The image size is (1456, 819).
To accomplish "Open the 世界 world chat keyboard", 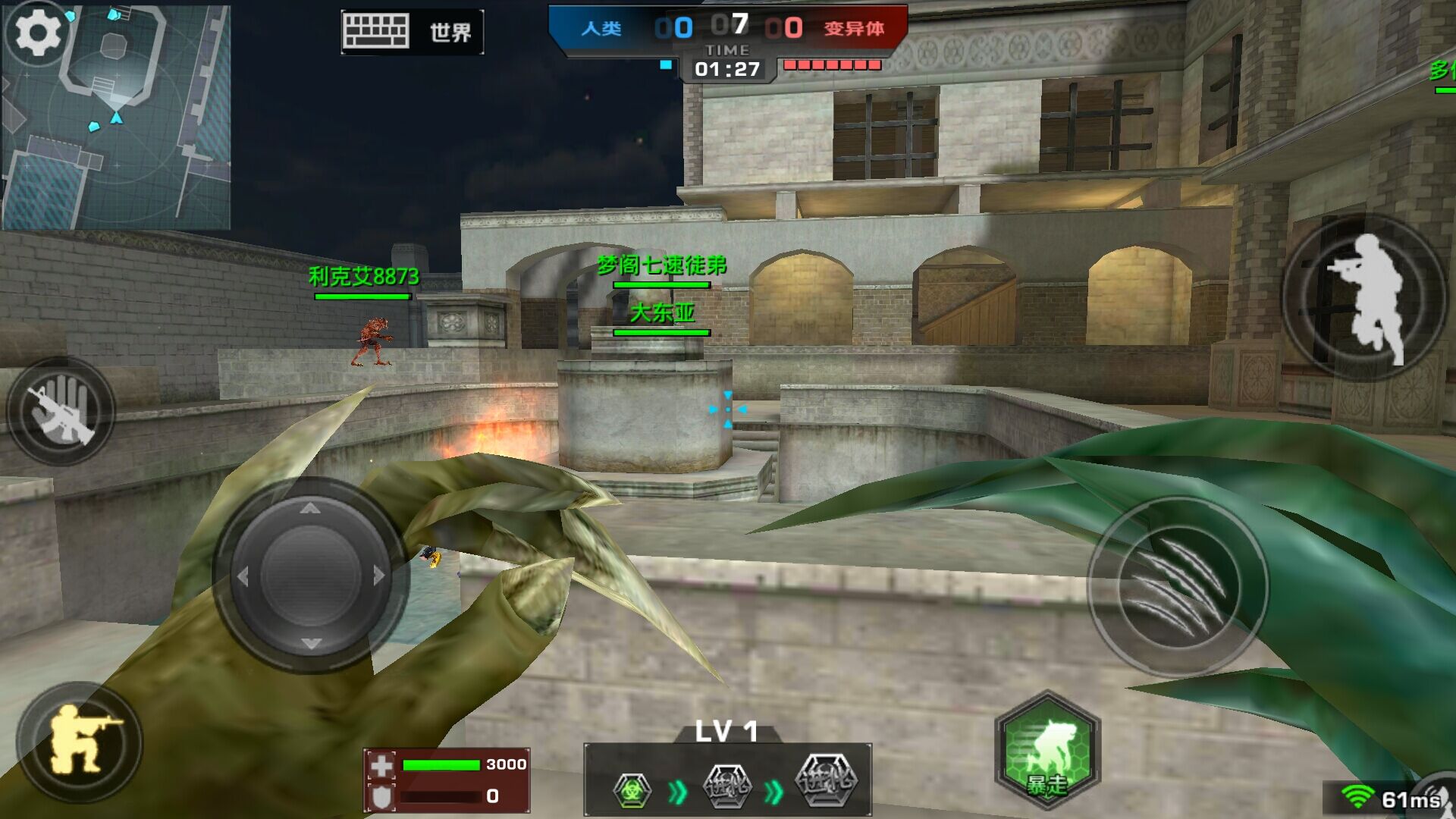I will click(412, 32).
